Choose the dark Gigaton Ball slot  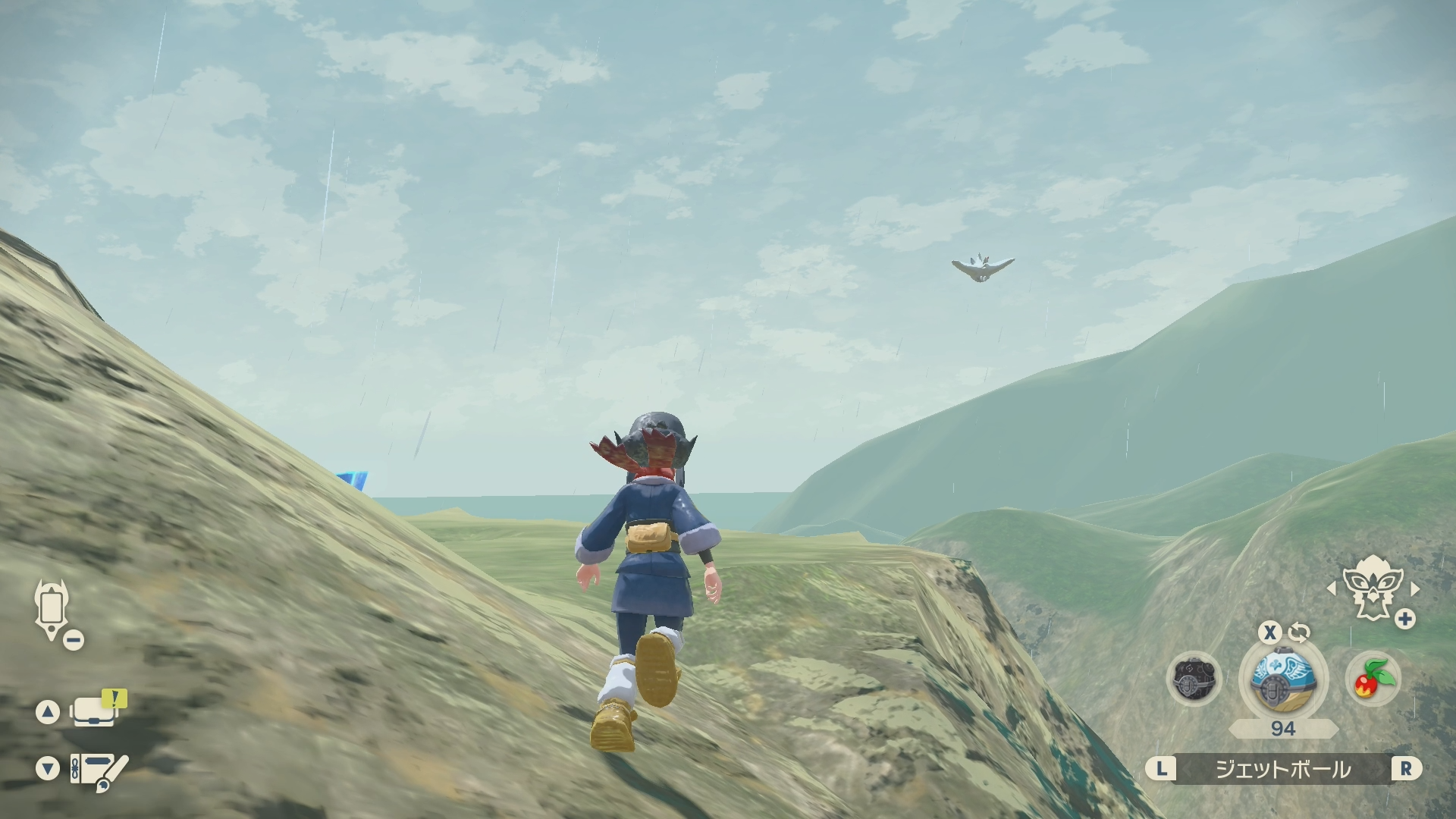point(1194,679)
